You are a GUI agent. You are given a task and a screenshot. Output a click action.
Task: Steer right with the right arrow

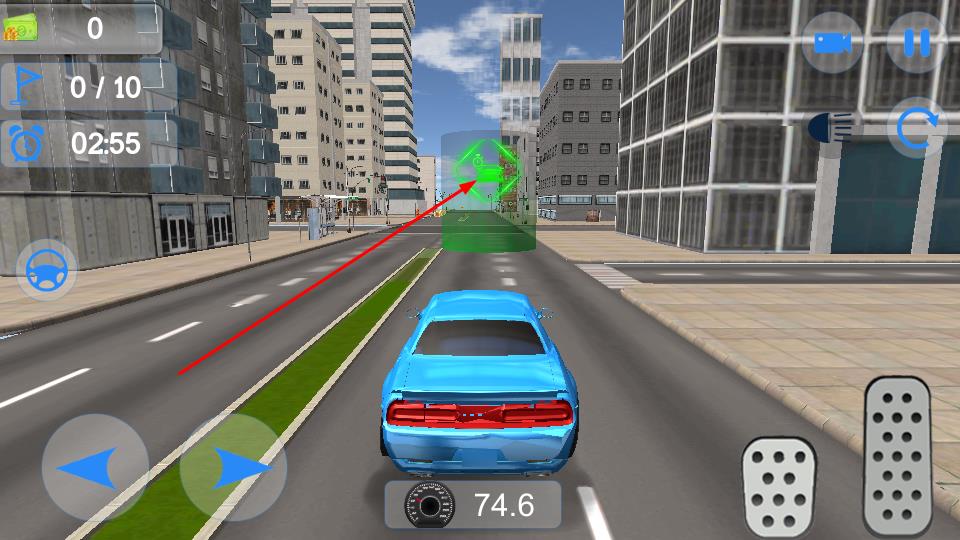click(233, 467)
